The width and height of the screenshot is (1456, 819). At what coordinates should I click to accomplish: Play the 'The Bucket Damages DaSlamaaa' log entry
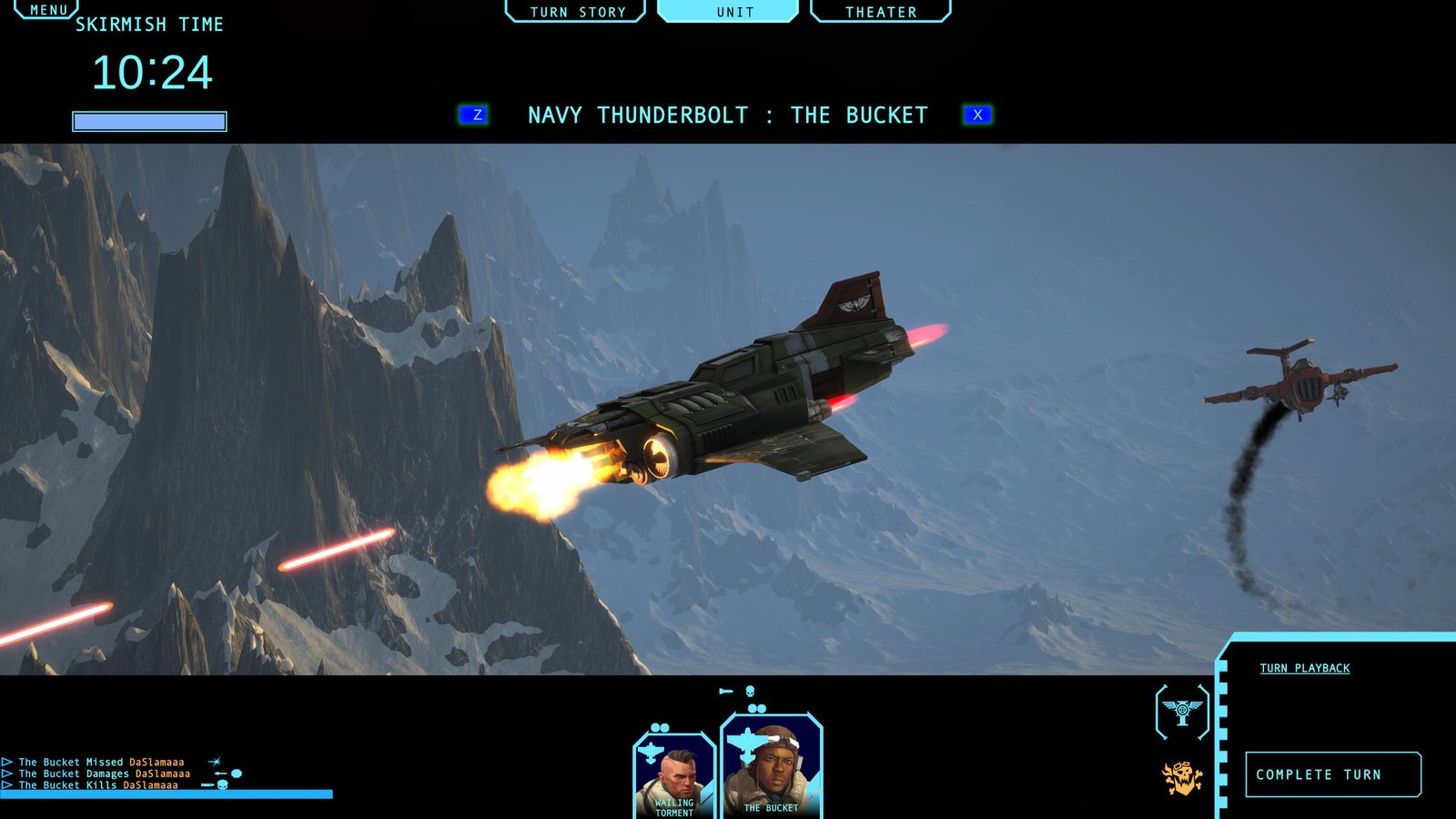click(x=7, y=773)
